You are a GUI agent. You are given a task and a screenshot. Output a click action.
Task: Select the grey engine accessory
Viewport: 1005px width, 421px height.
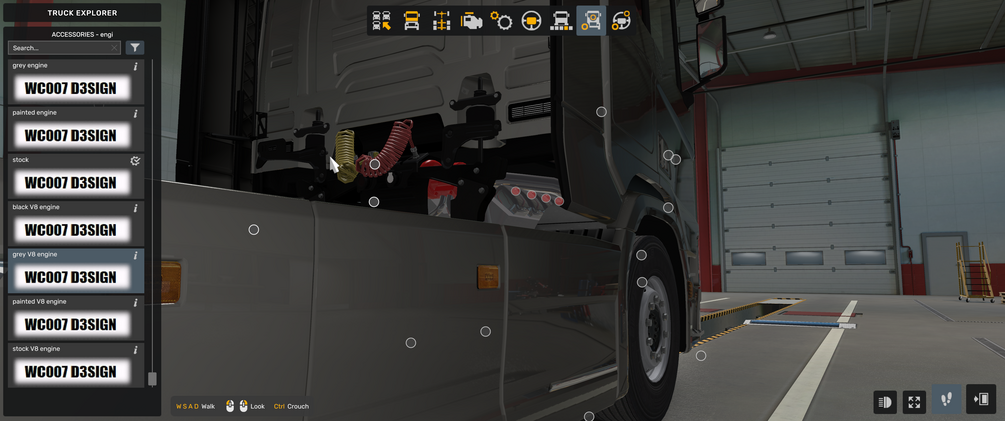click(x=71, y=88)
